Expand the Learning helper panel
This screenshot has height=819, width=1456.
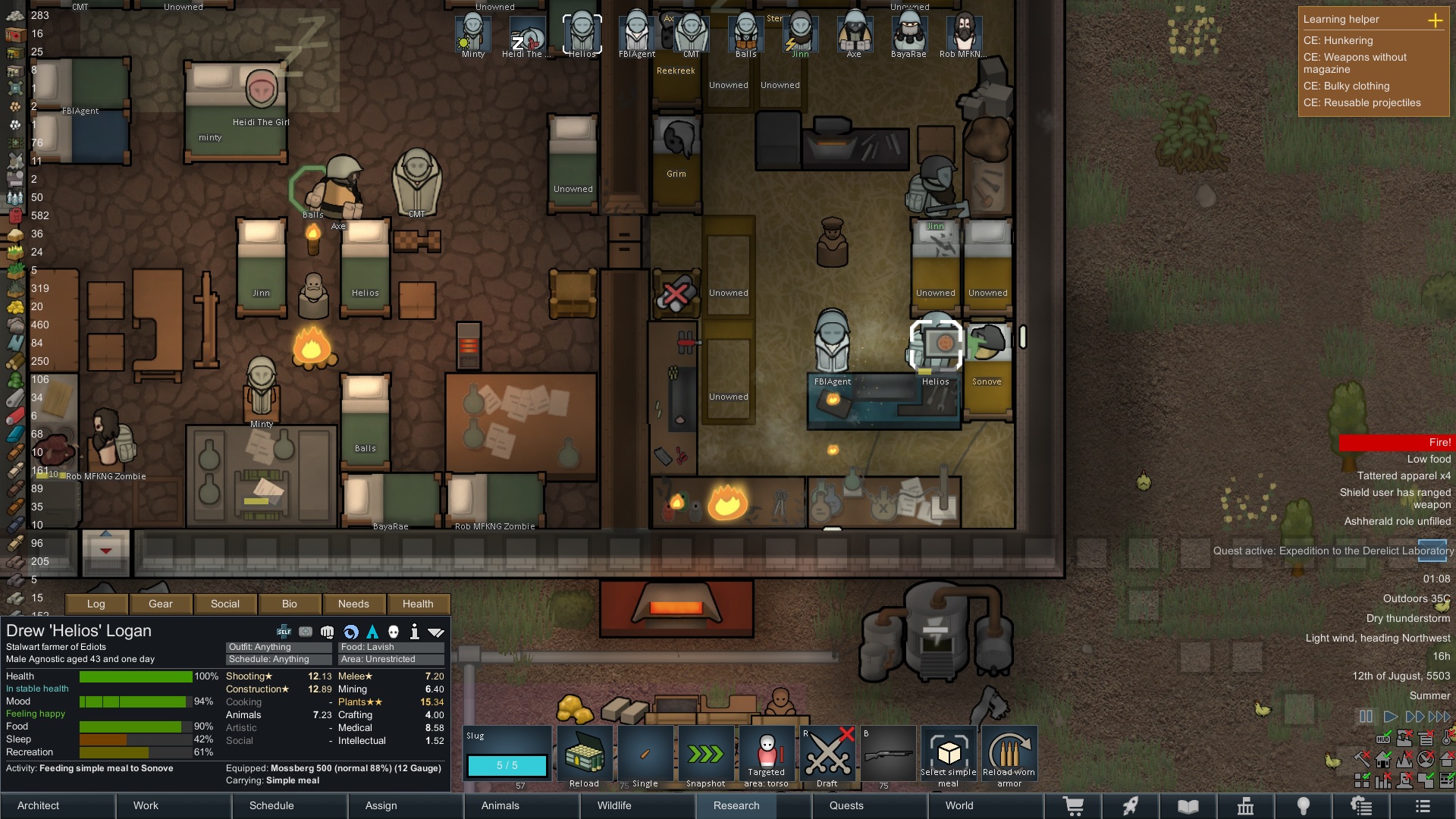tap(1435, 20)
